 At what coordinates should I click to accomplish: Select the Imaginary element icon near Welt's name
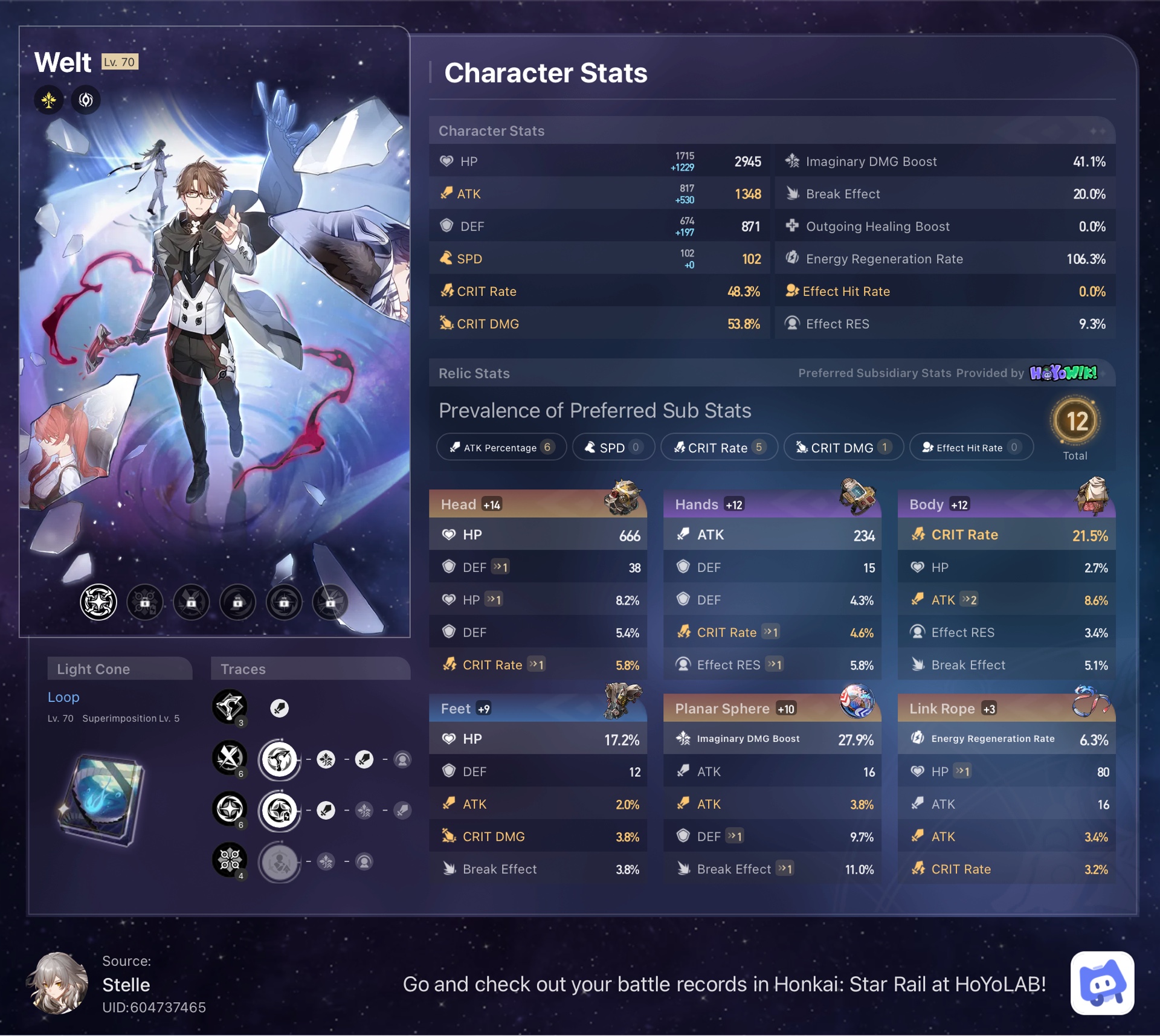(49, 100)
